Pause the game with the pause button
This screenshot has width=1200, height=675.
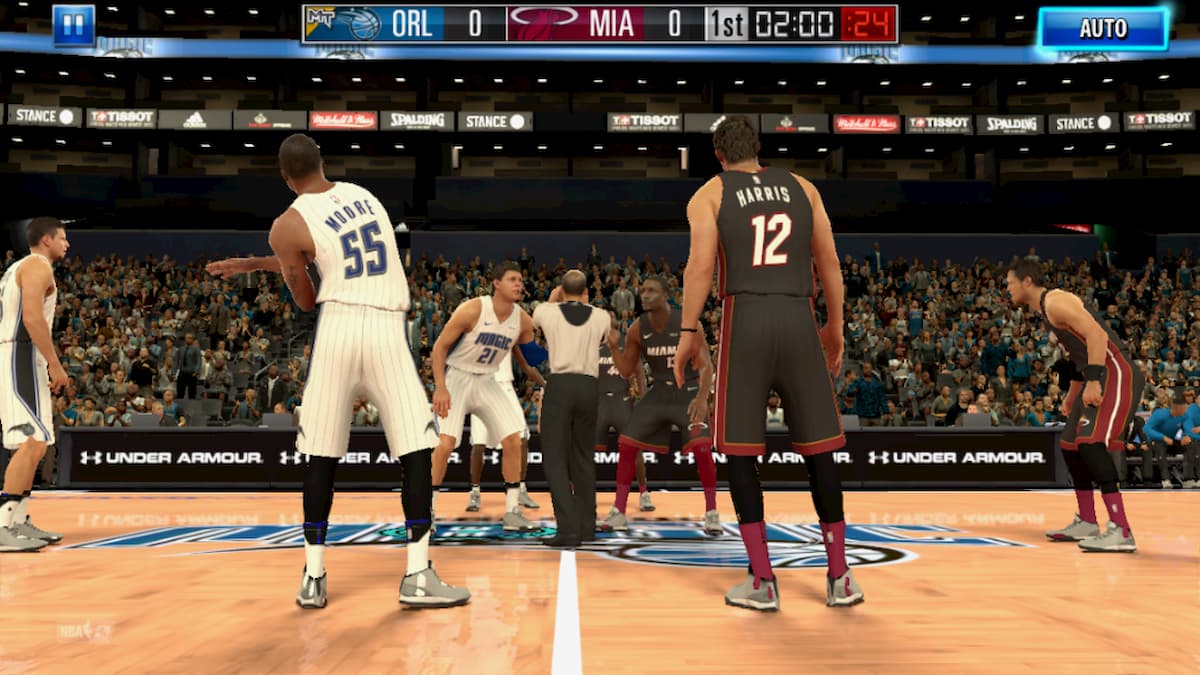(74, 25)
